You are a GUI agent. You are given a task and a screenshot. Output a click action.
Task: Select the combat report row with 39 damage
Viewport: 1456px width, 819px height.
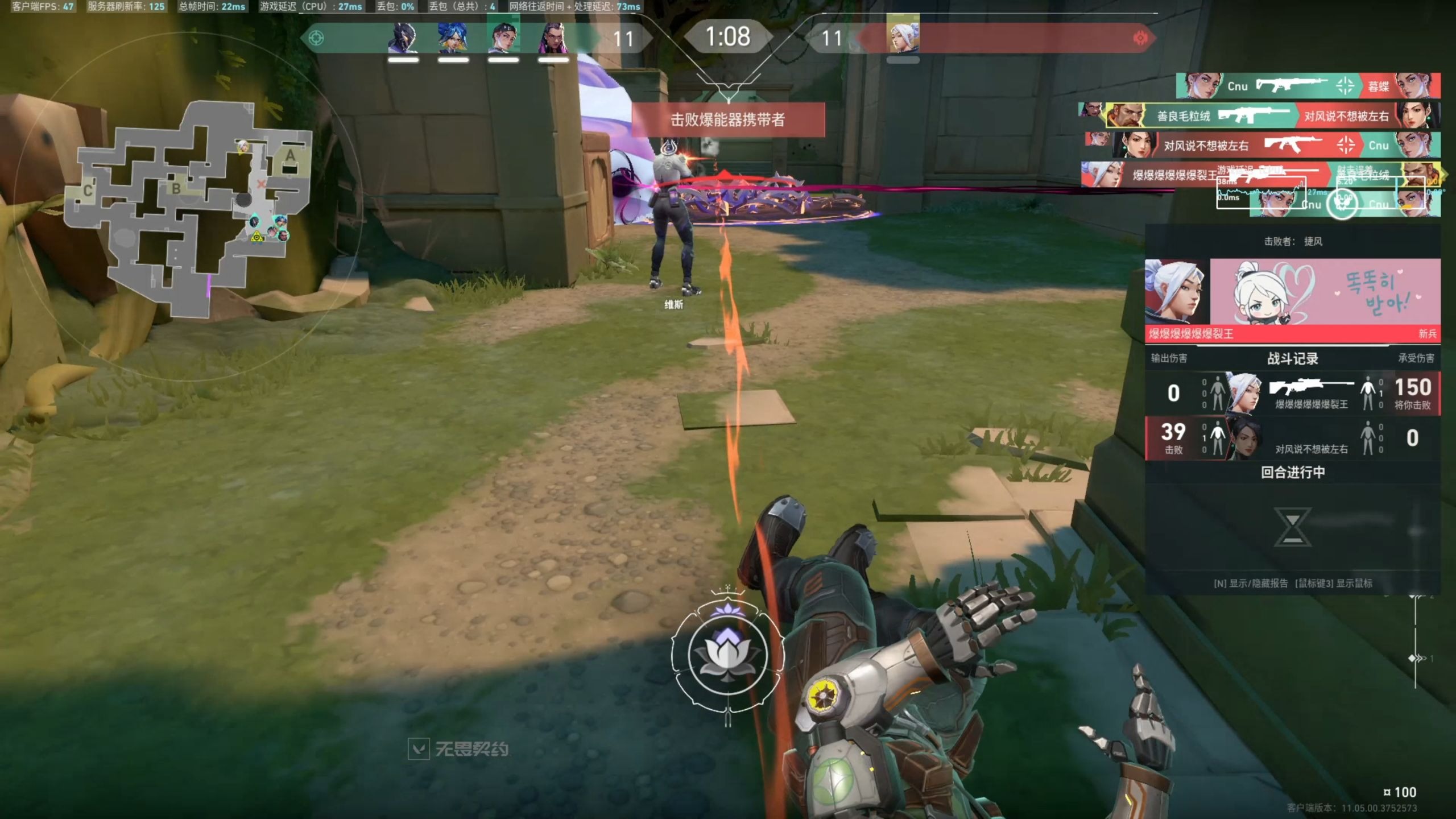pos(1292,438)
